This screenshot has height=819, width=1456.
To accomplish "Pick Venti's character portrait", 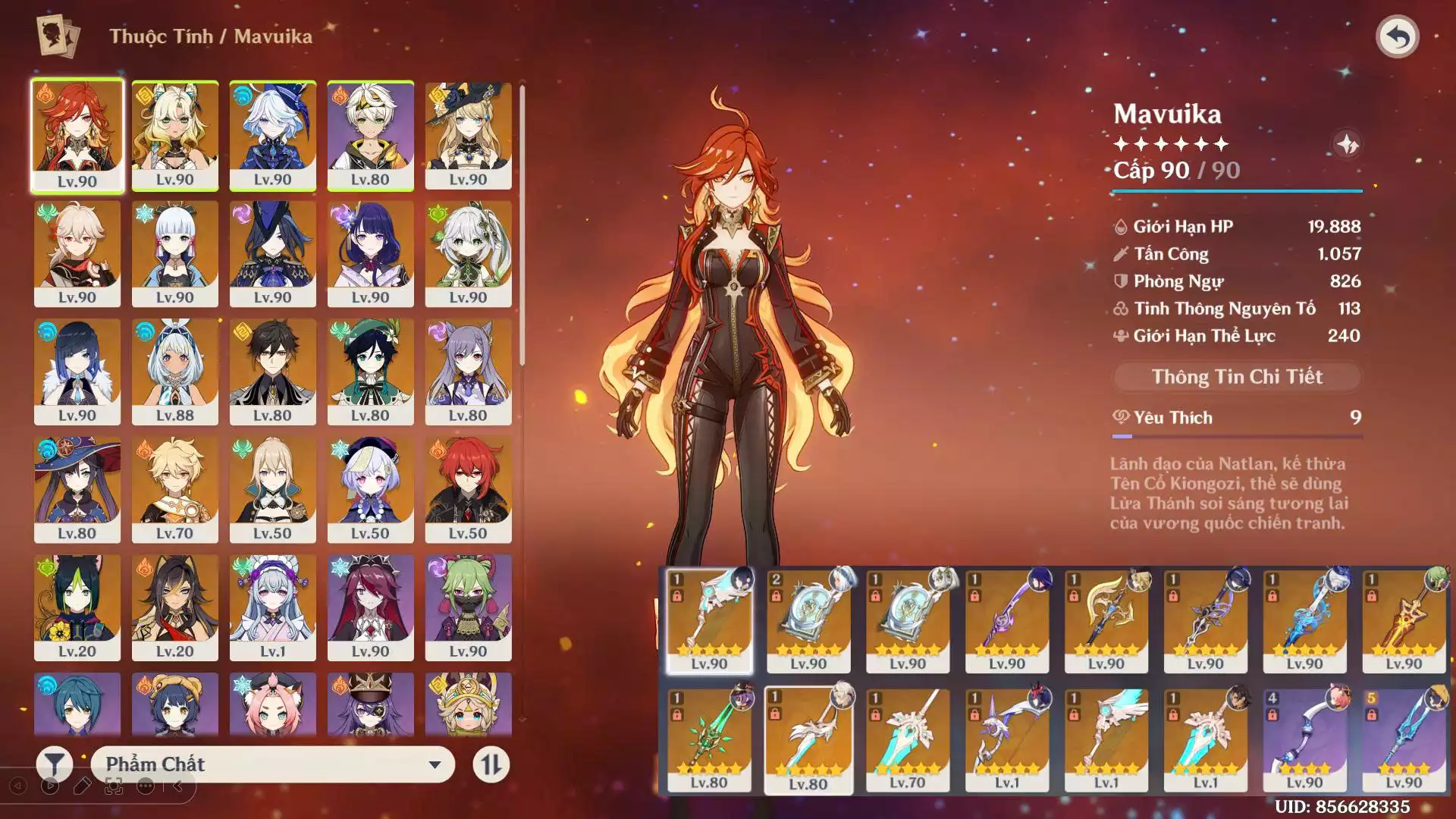I will coord(370,371).
